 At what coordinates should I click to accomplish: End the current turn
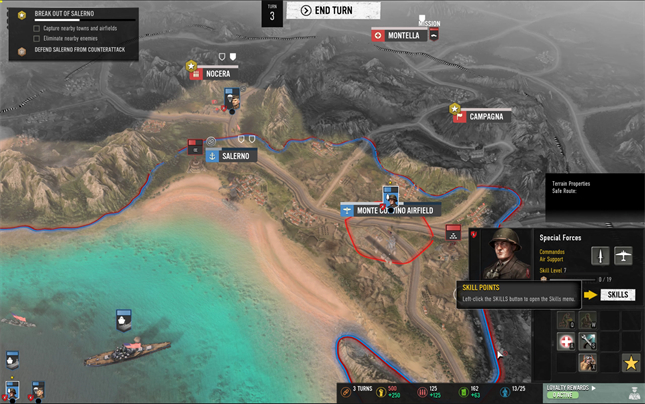tap(333, 11)
